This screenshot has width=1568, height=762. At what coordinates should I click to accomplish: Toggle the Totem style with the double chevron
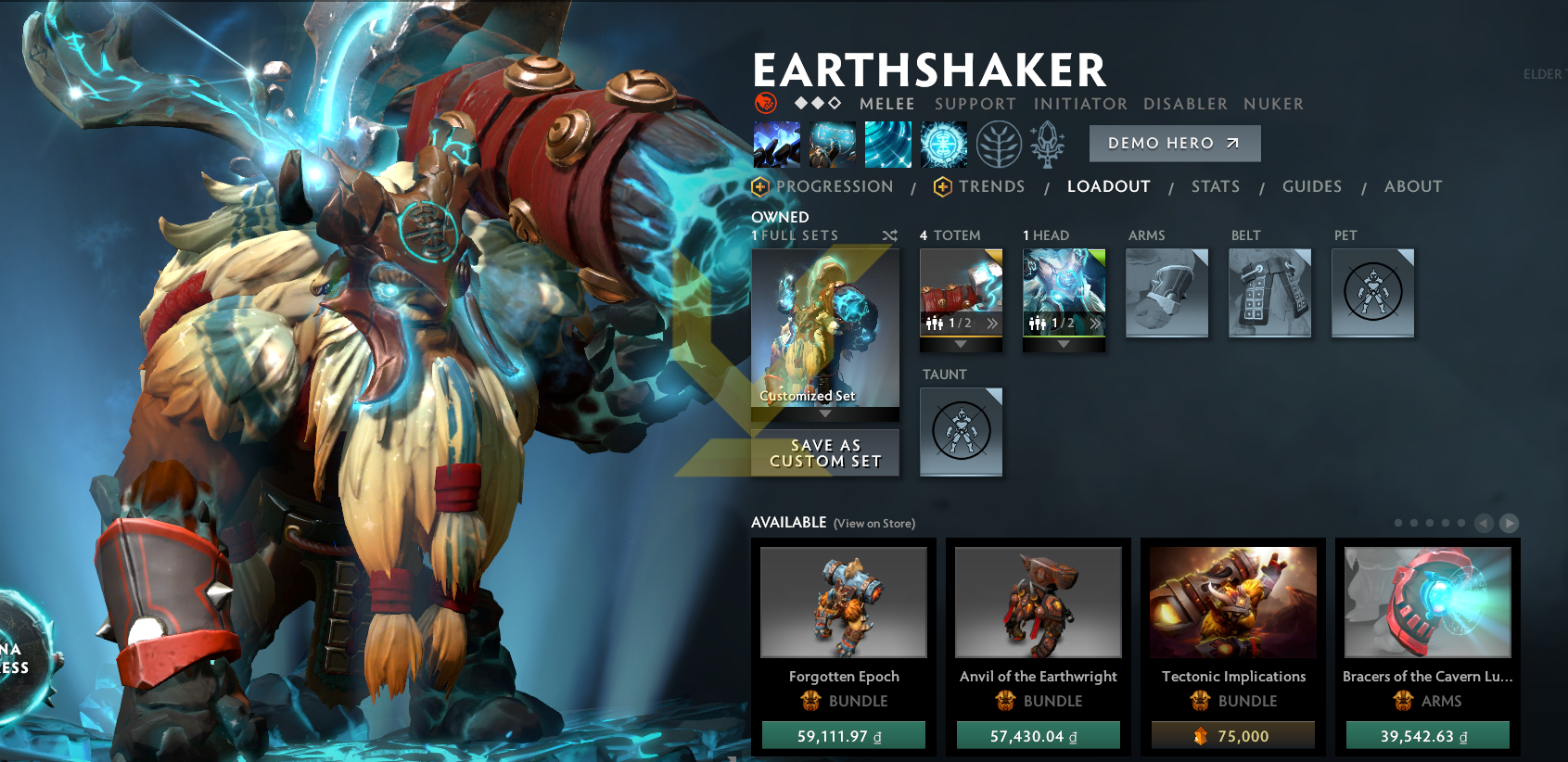coord(992,324)
